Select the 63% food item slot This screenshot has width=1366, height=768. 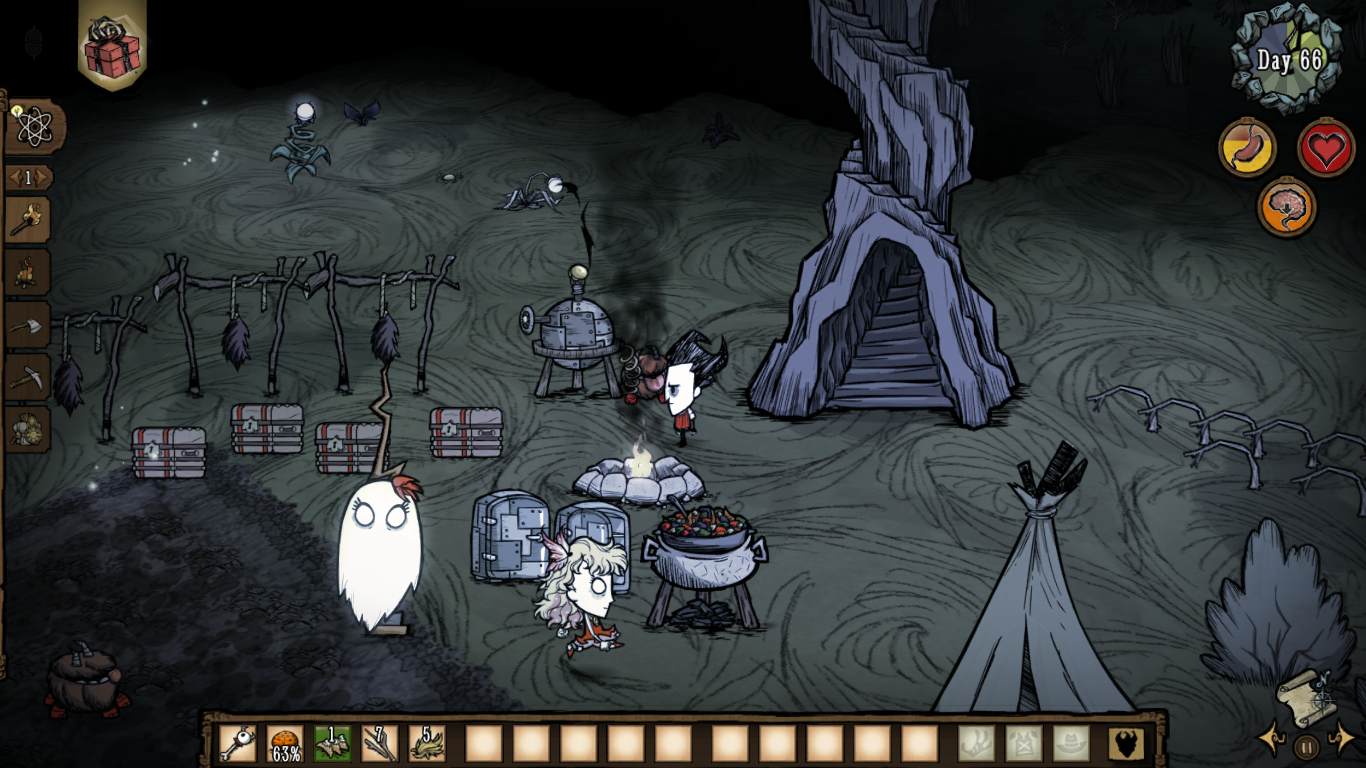click(286, 743)
